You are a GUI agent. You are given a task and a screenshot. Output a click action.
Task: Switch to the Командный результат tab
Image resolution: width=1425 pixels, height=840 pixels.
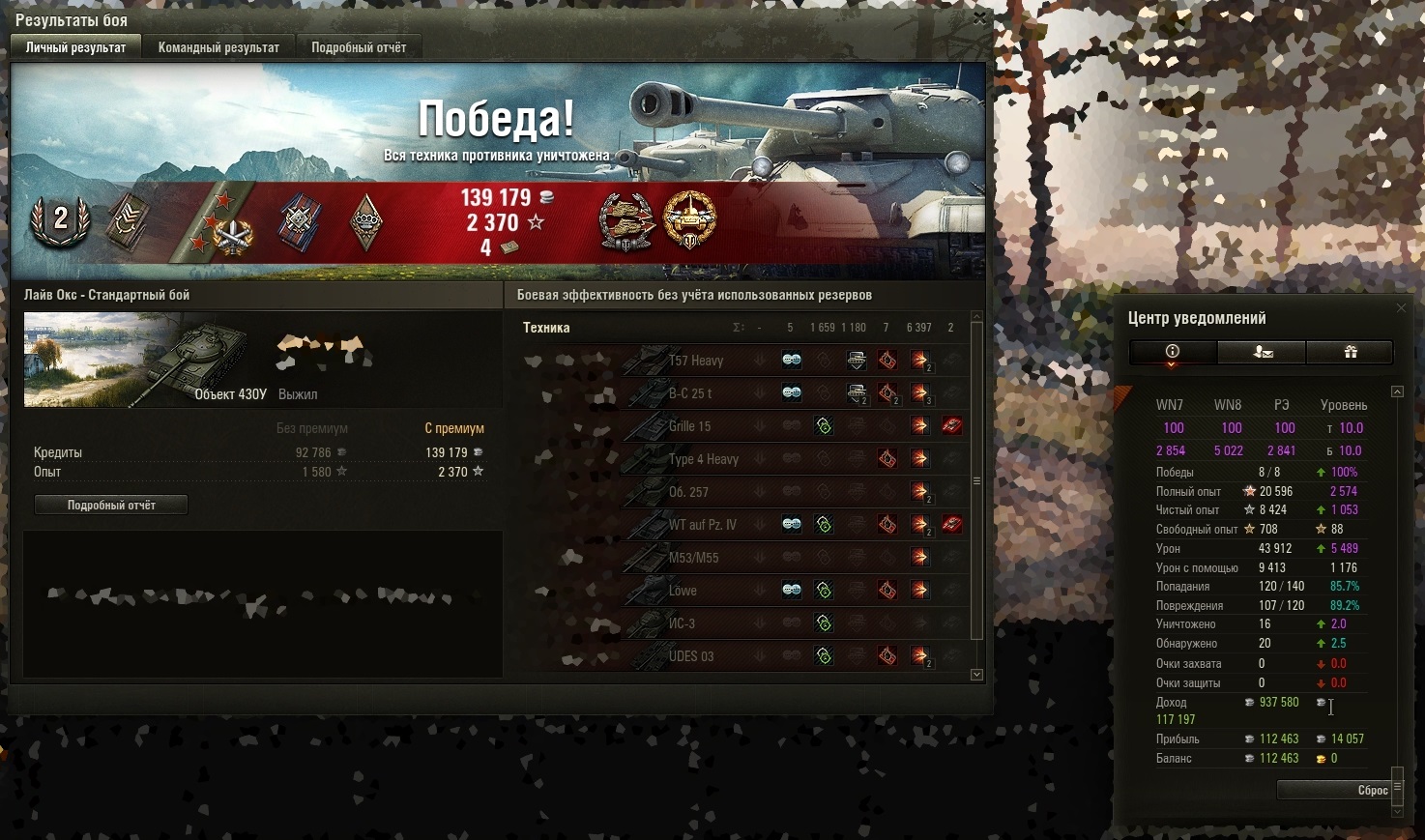tap(218, 47)
